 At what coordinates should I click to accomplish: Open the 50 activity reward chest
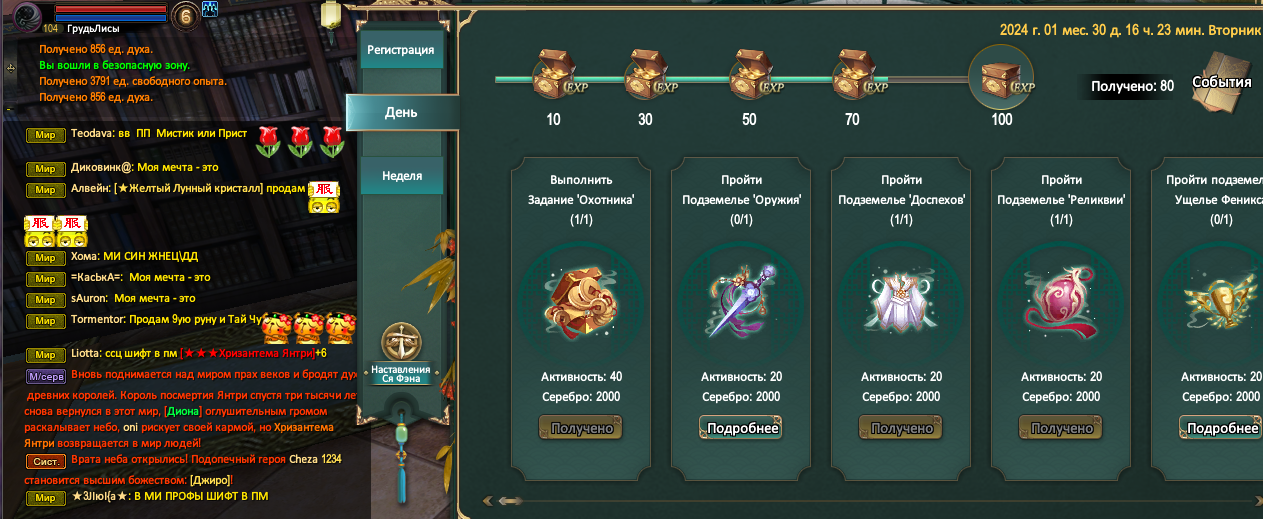(x=751, y=74)
